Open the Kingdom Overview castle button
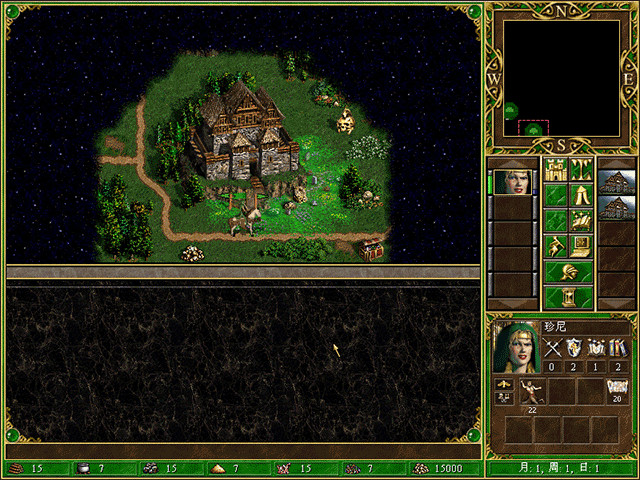The image size is (640, 480). tap(555, 169)
